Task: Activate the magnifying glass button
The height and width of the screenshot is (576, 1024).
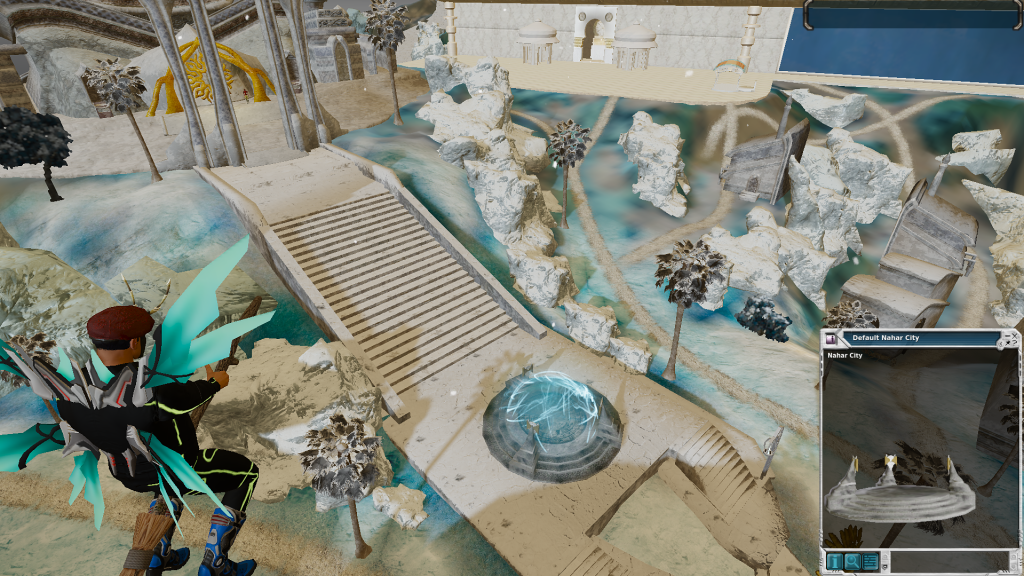Action: point(852,561)
